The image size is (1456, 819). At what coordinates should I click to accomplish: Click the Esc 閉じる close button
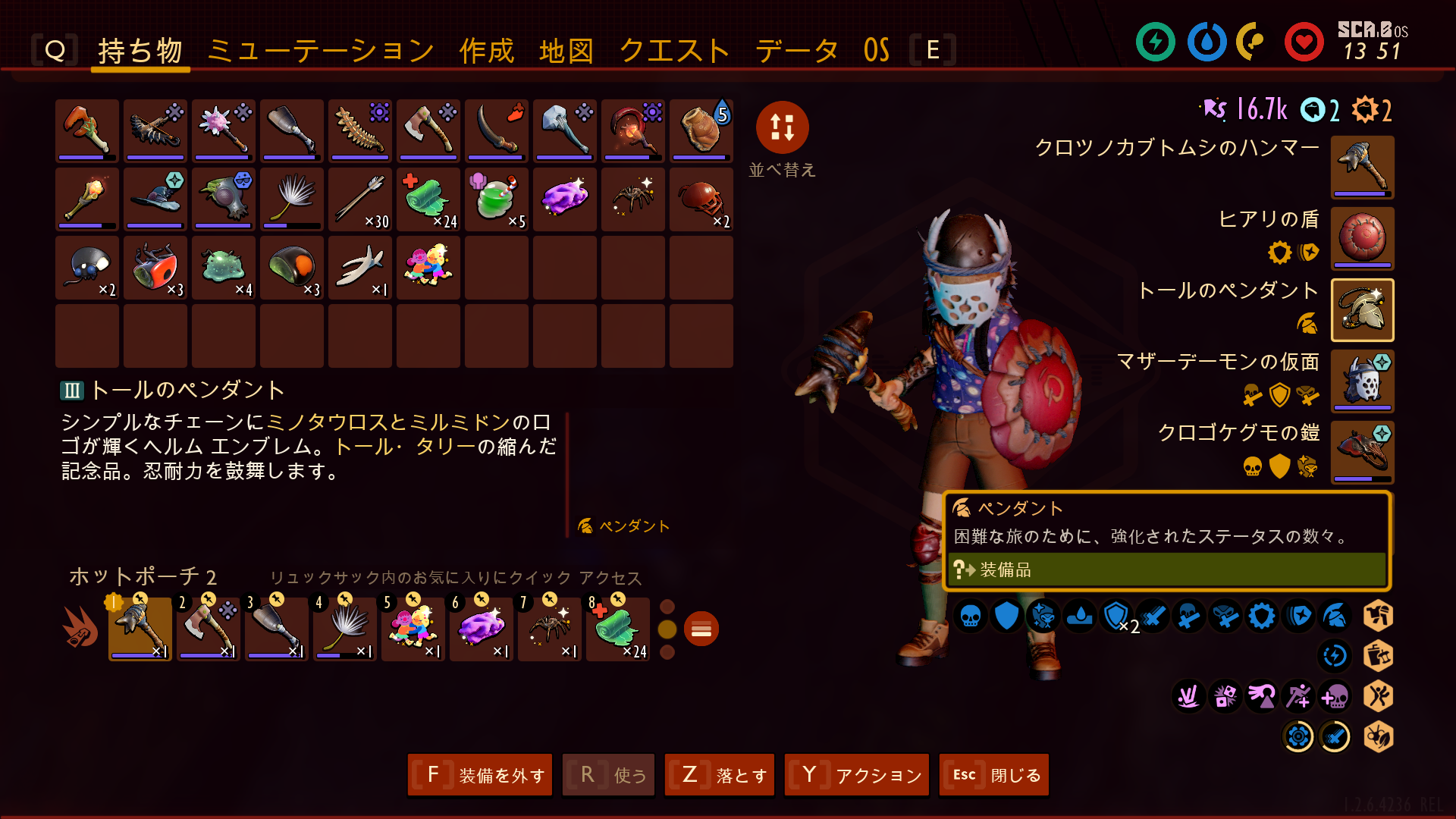click(x=993, y=775)
